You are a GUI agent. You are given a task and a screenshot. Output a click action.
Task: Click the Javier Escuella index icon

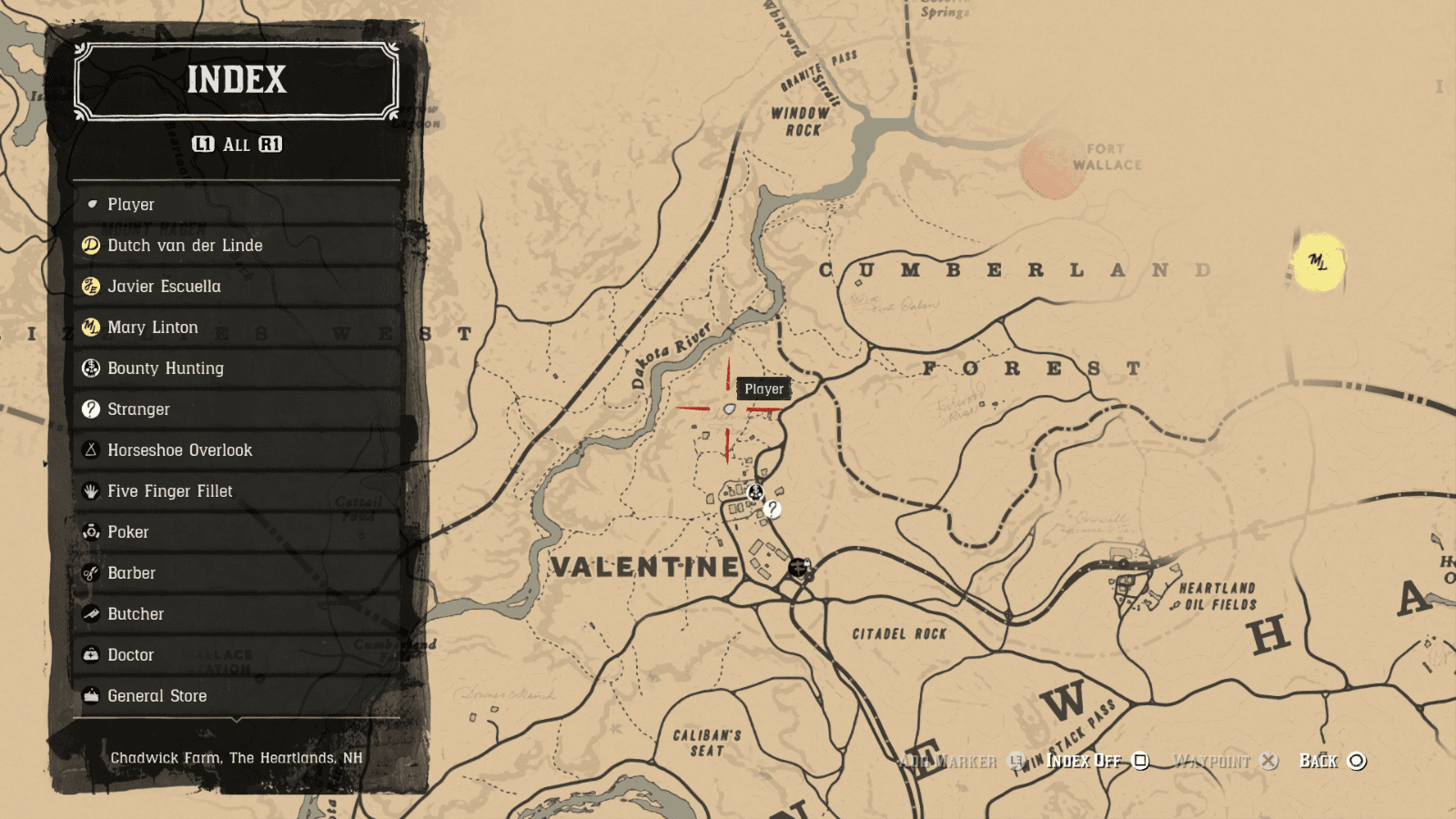(x=90, y=286)
